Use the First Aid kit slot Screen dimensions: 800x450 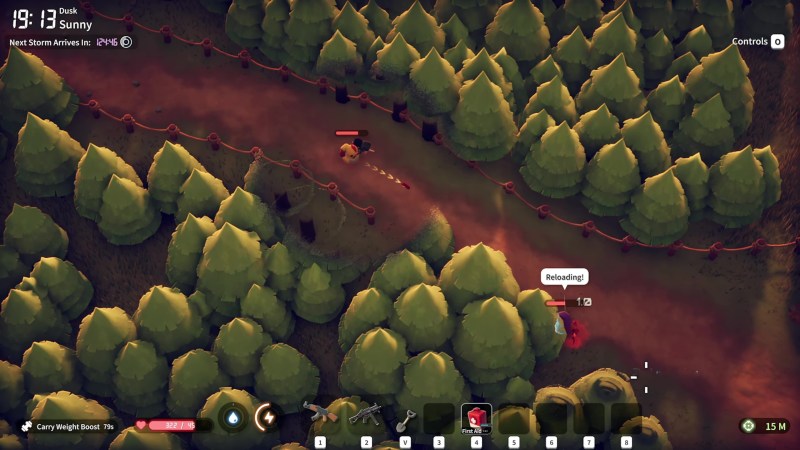coord(476,418)
